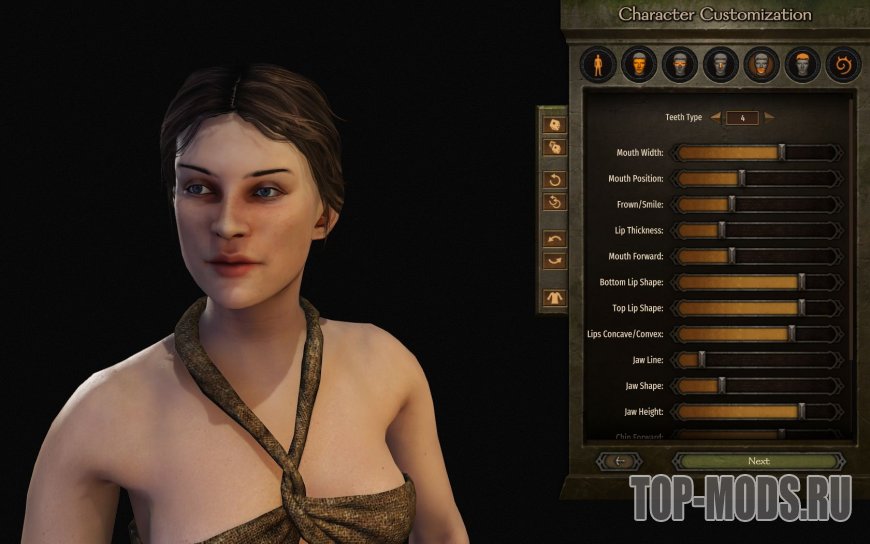Image resolution: width=870 pixels, height=544 pixels.
Task: Randomize appearance with the single die button
Action: point(554,125)
